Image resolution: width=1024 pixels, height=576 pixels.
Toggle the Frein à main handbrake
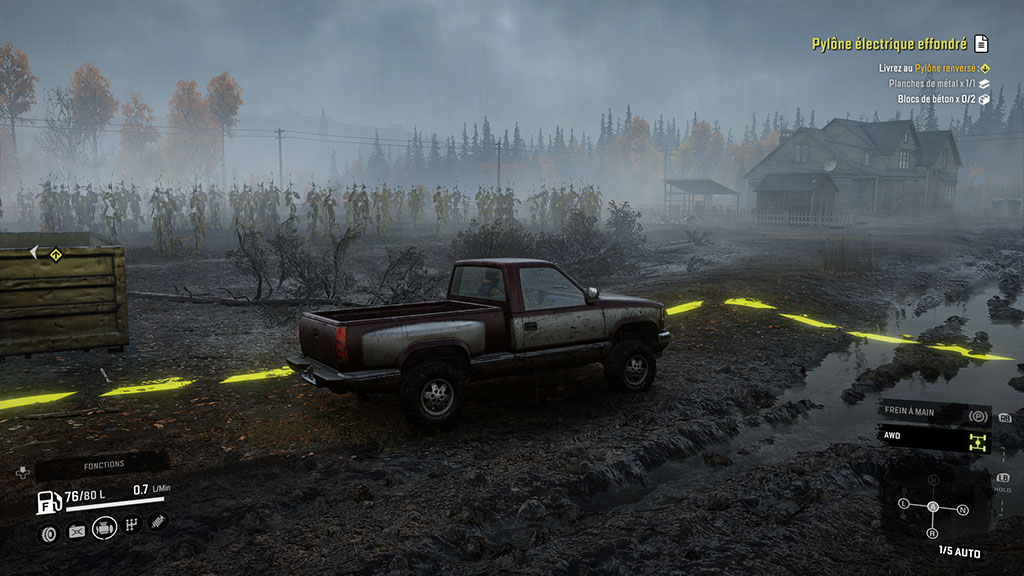[934, 414]
